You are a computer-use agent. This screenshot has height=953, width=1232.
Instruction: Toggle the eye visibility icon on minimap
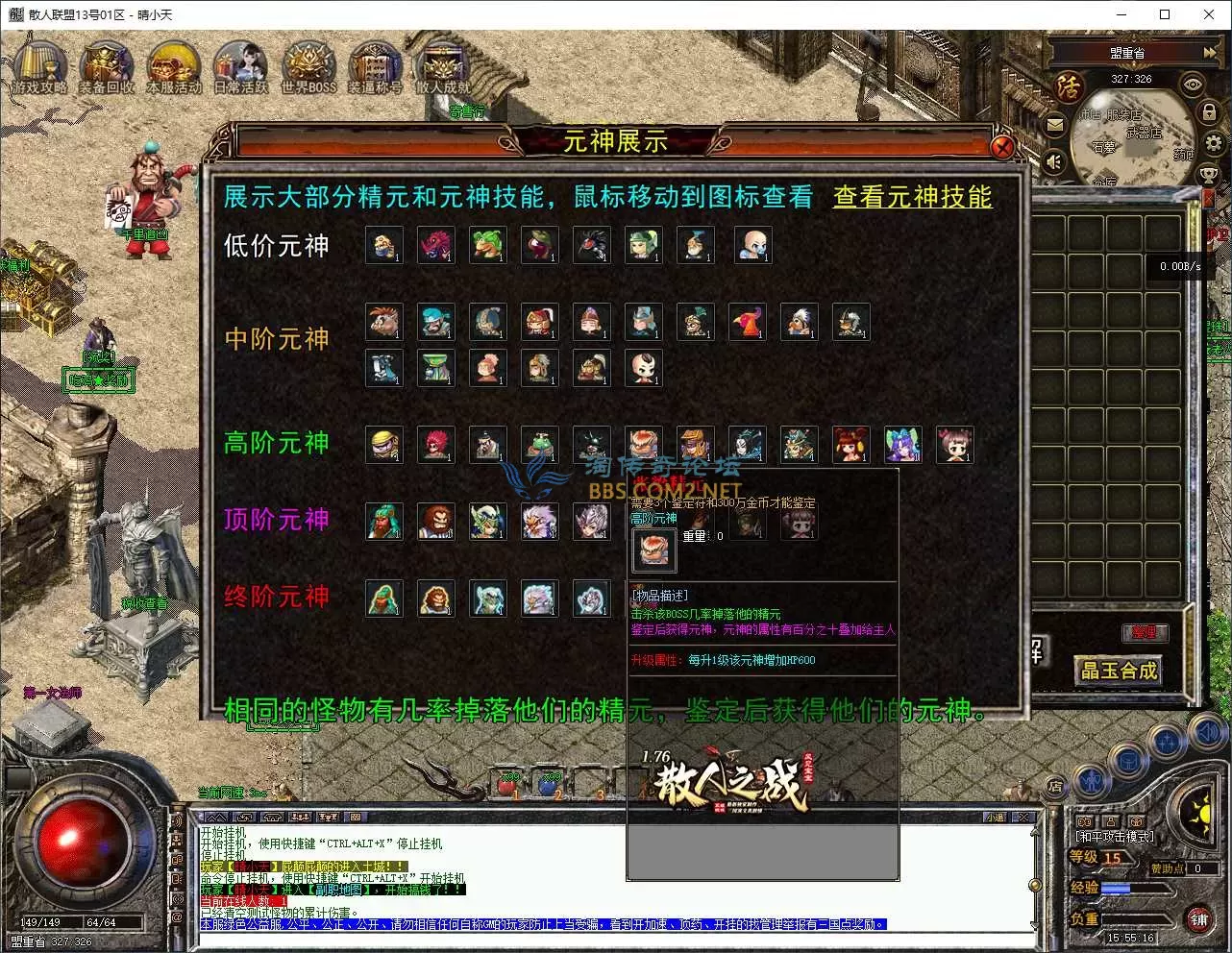tap(1193, 85)
